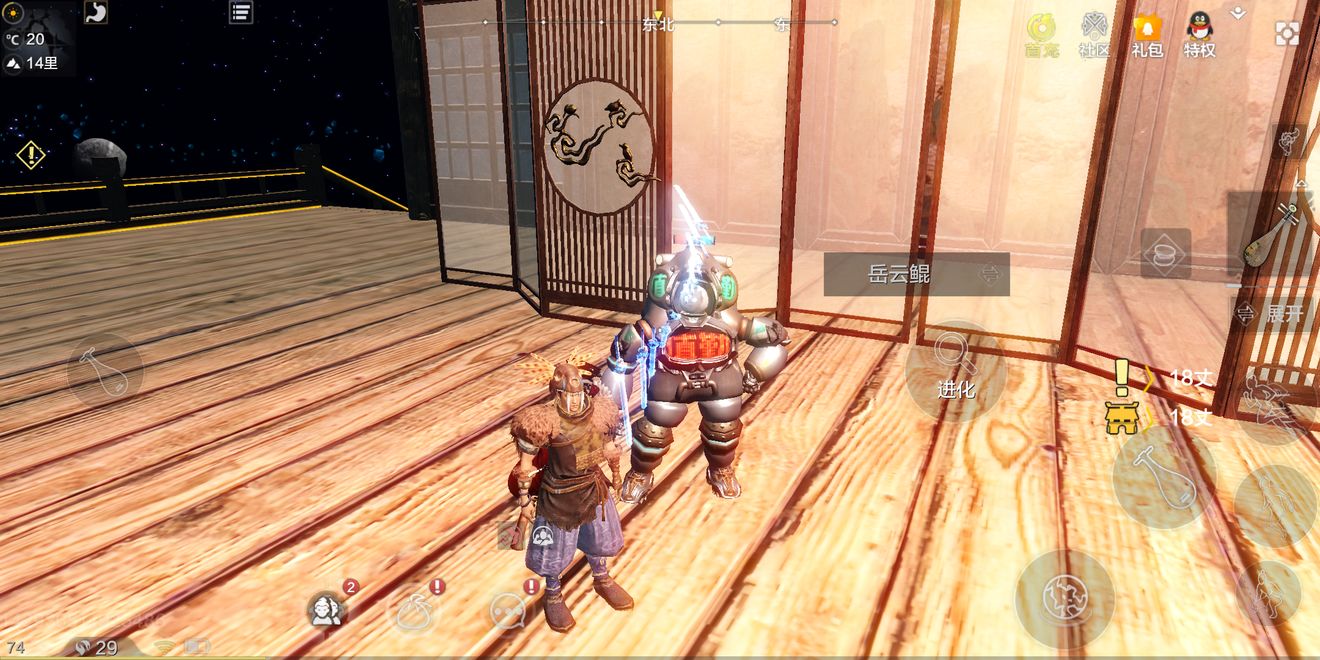Open the bag pouch icon
1320x660 pixels.
(416, 609)
